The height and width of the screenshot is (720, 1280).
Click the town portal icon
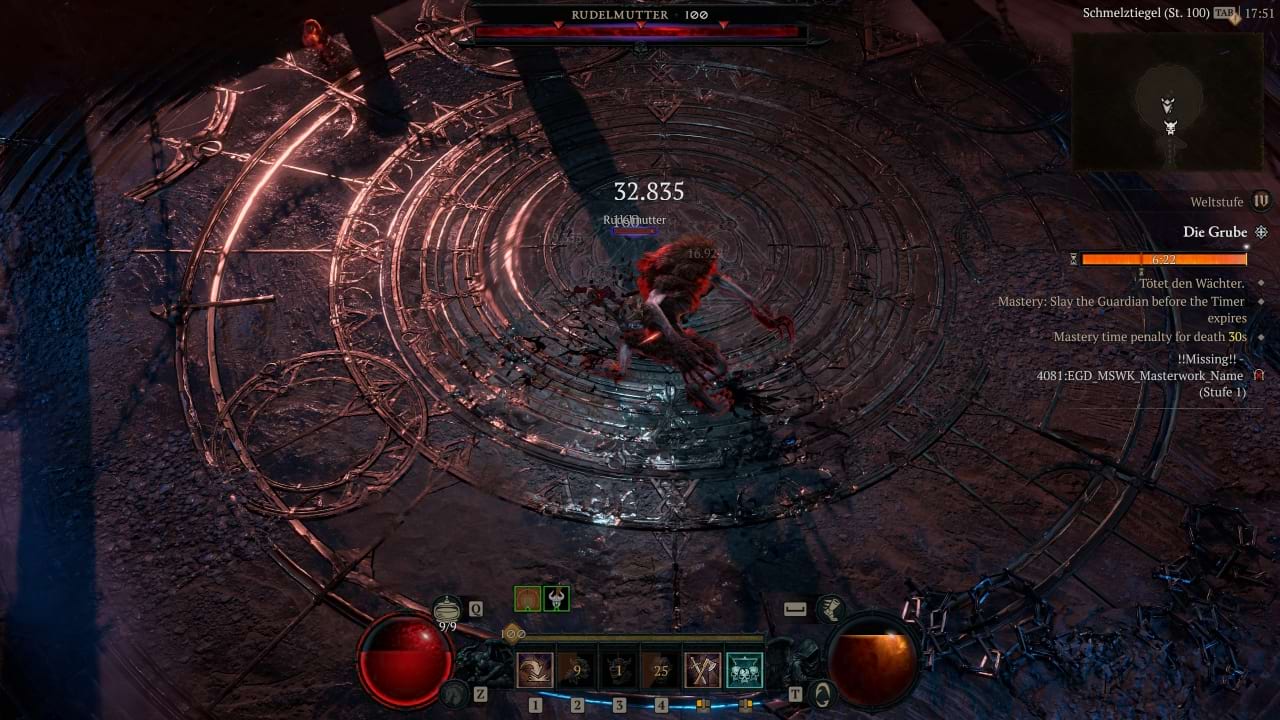coord(821,692)
